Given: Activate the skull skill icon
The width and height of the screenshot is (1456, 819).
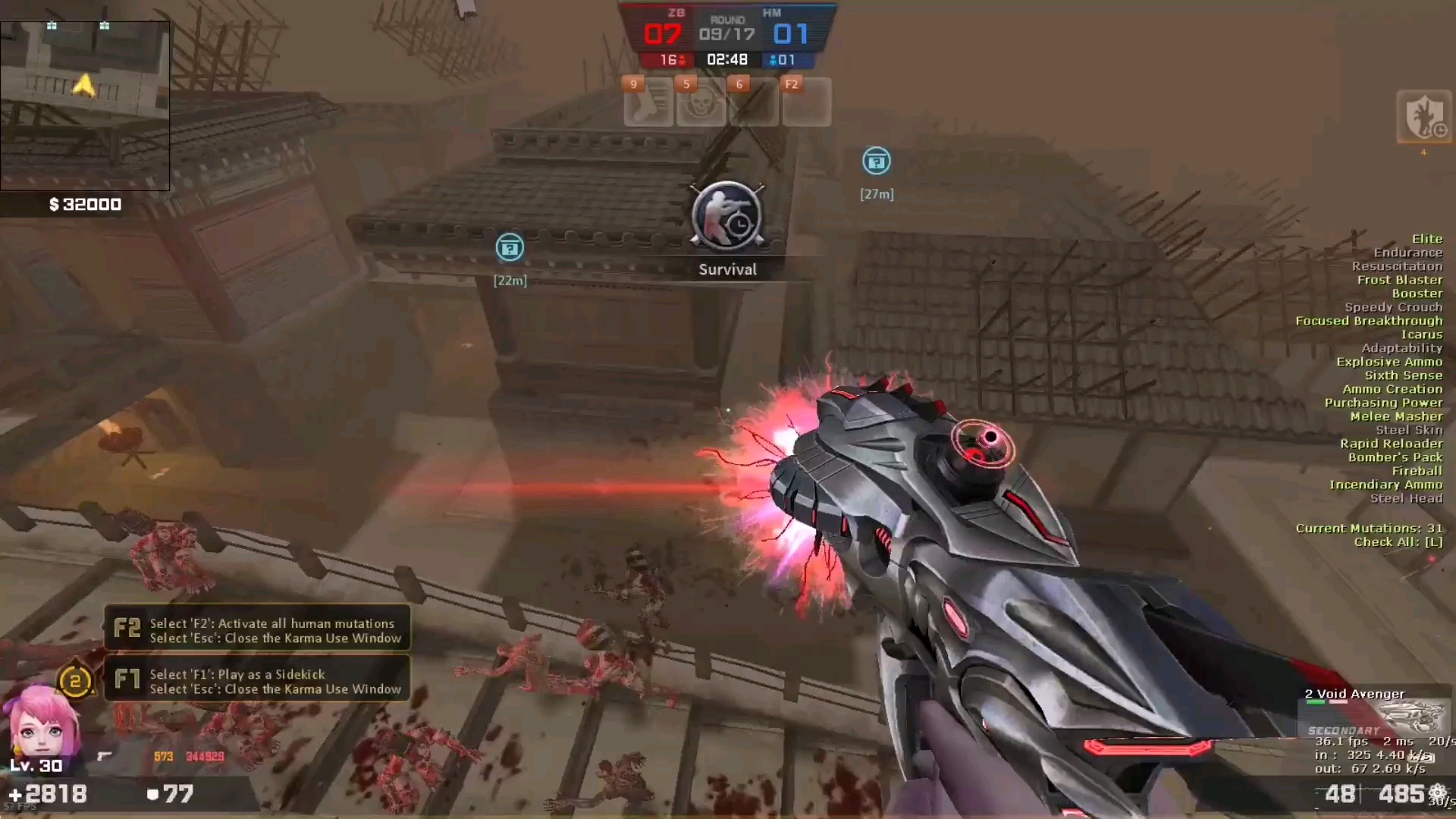Looking at the screenshot, I should coord(701,102).
